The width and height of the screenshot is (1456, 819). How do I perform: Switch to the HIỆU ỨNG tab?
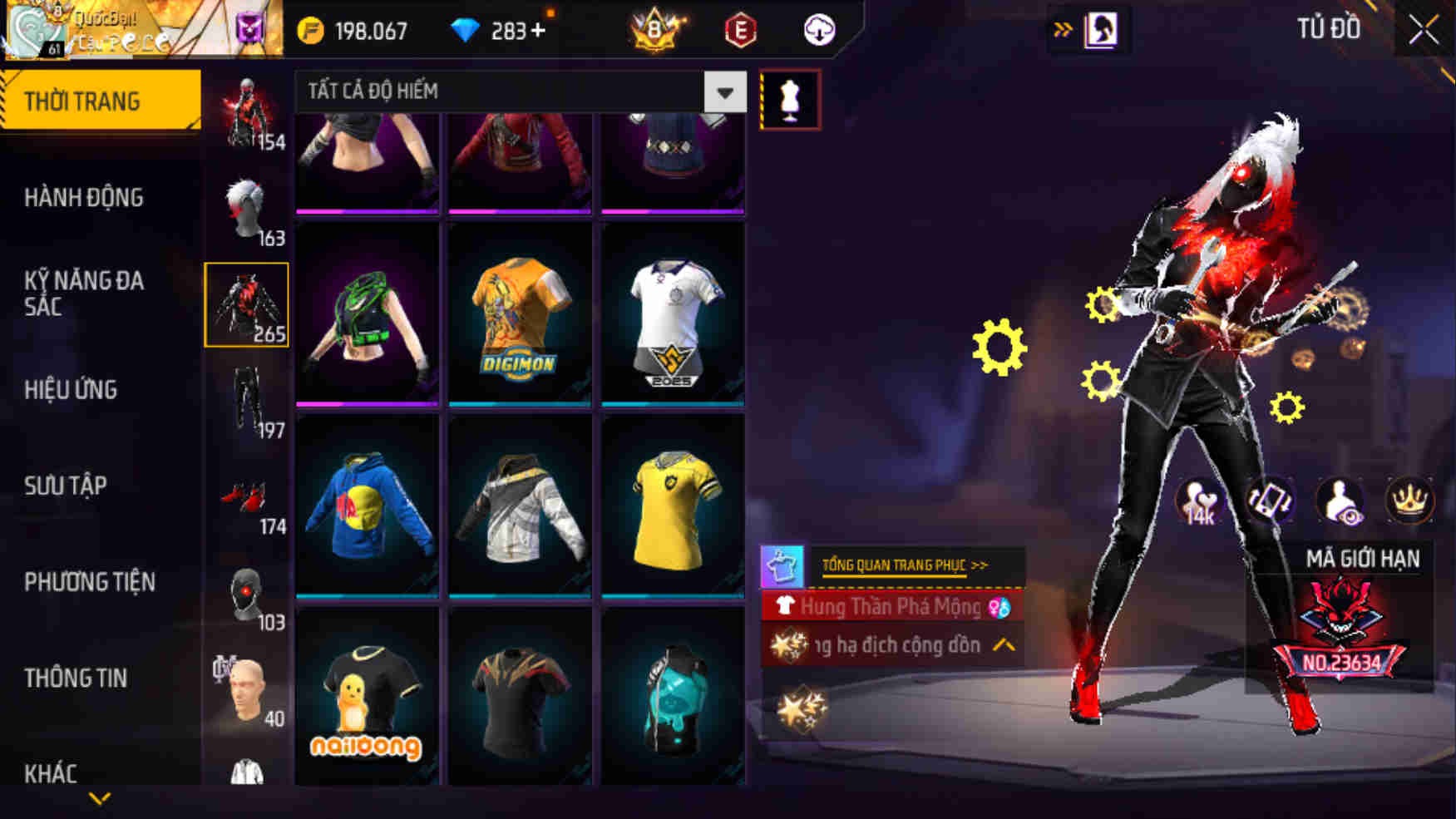pyautogui.click(x=72, y=390)
